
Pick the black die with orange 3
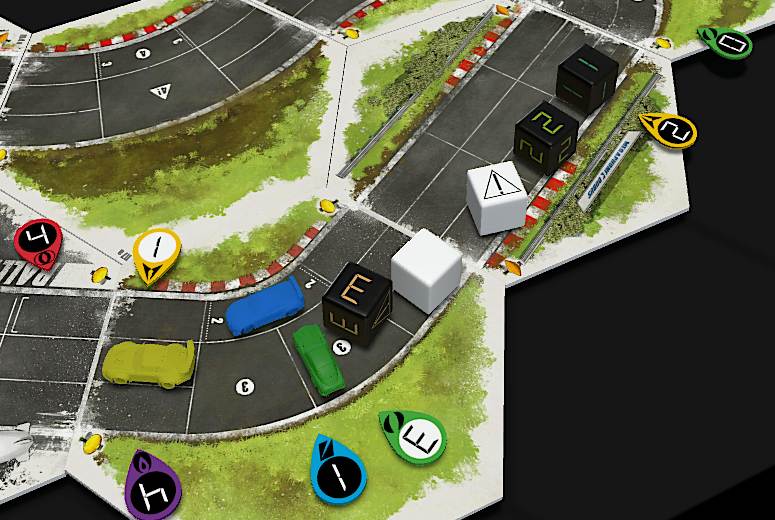coord(357,304)
